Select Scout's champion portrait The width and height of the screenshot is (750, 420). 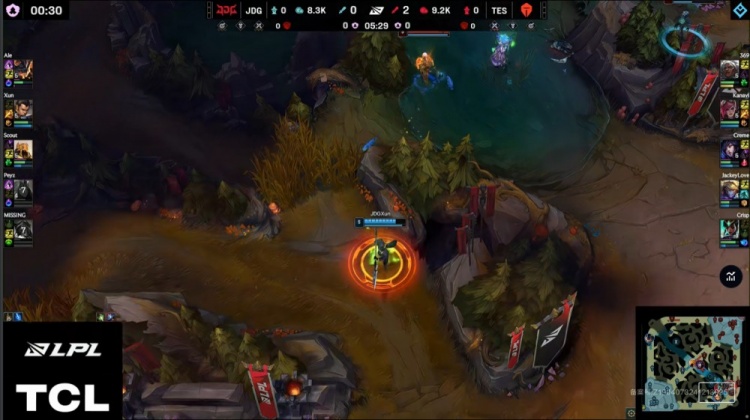tap(23, 150)
